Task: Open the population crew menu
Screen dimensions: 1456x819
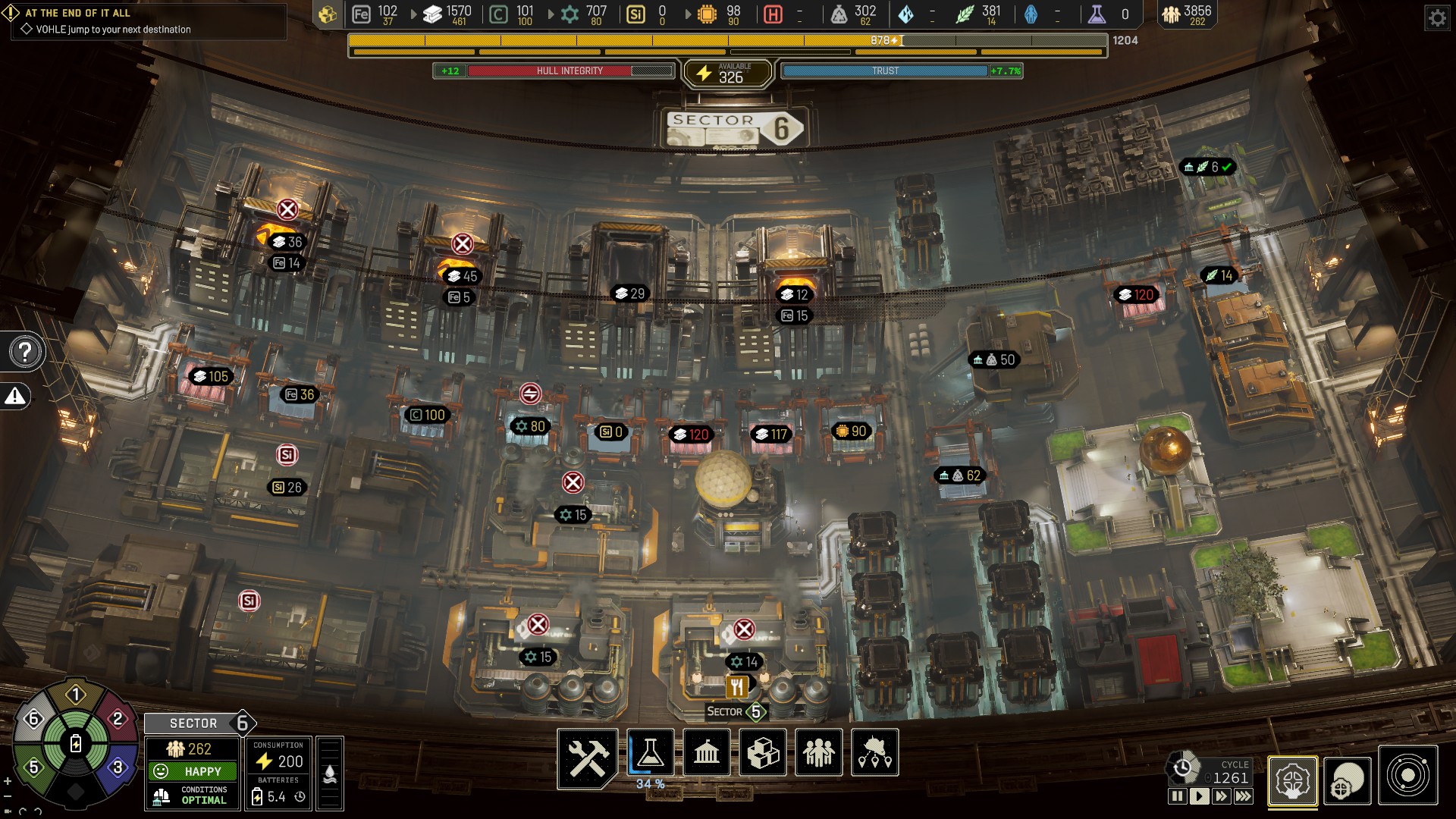Action: [x=819, y=753]
